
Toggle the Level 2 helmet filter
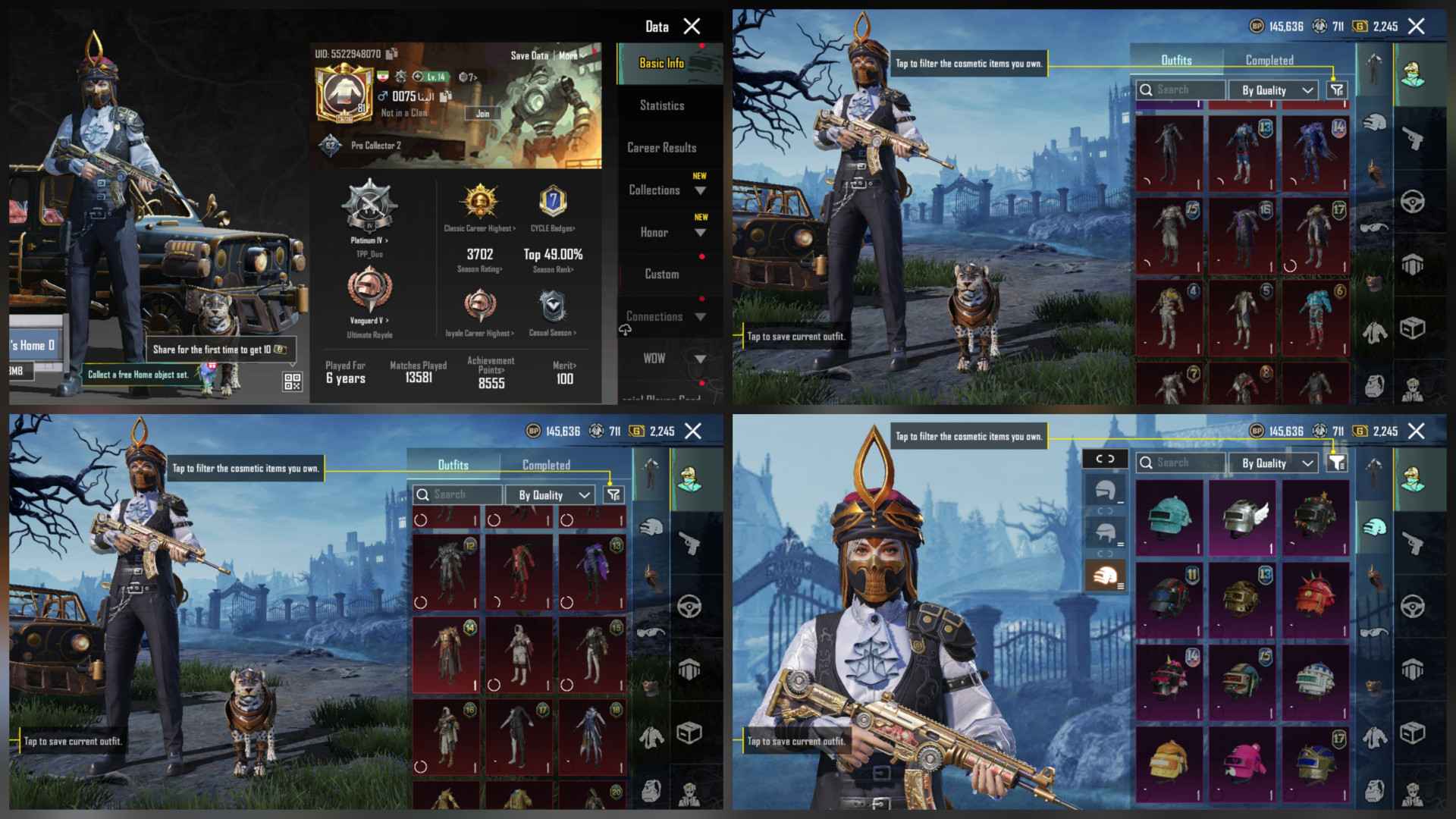click(x=1105, y=532)
